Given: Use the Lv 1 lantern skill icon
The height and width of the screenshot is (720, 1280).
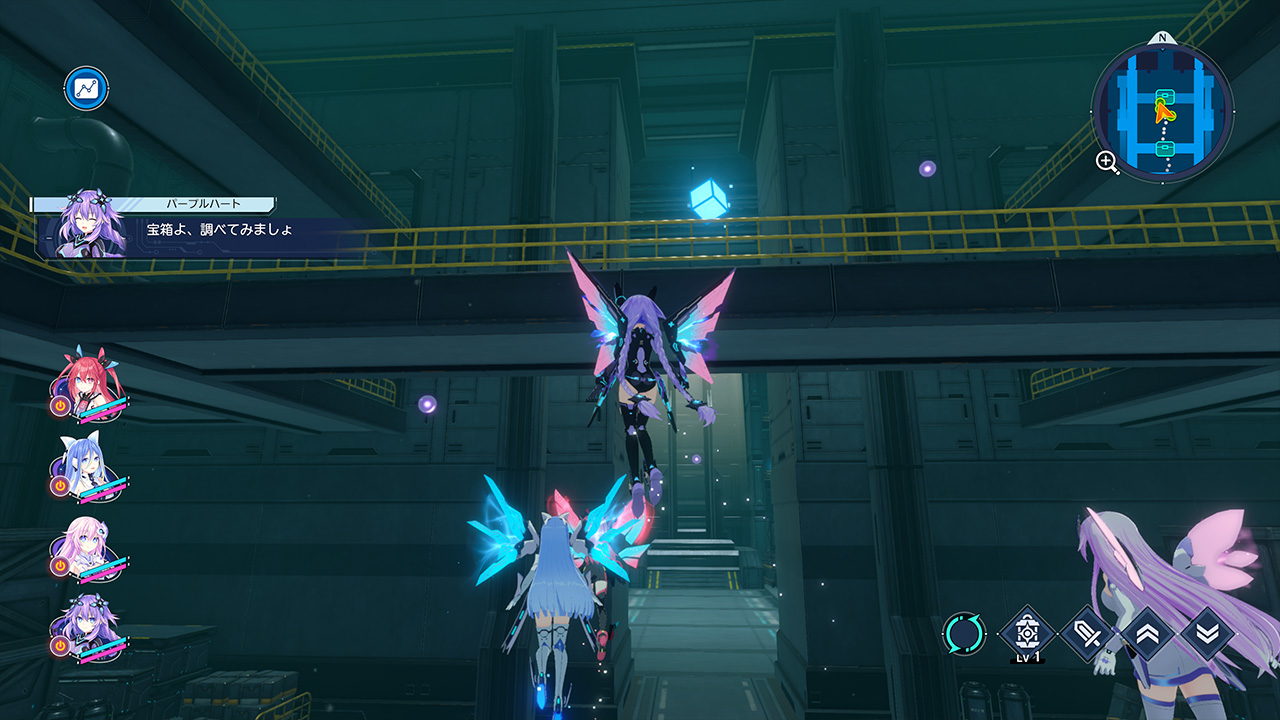Looking at the screenshot, I should [1026, 633].
